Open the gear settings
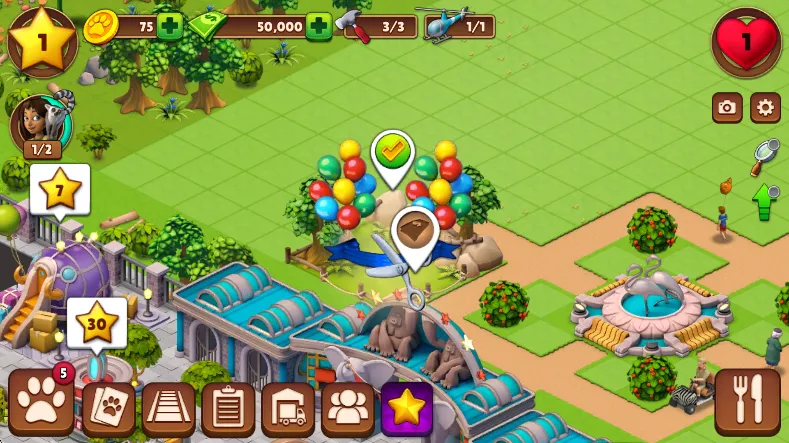The height and width of the screenshot is (443, 789). (765, 107)
